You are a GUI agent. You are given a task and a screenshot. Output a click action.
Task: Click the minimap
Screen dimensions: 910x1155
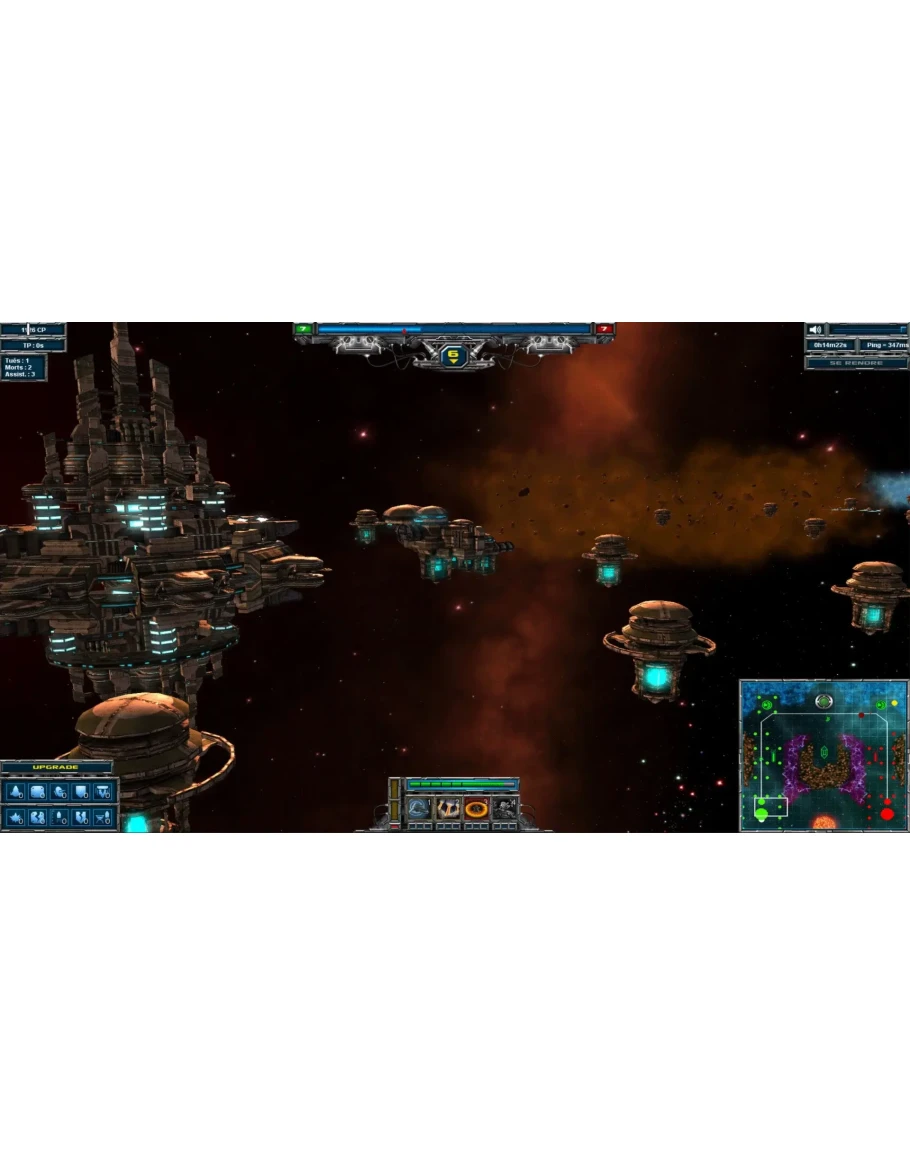tap(823, 756)
